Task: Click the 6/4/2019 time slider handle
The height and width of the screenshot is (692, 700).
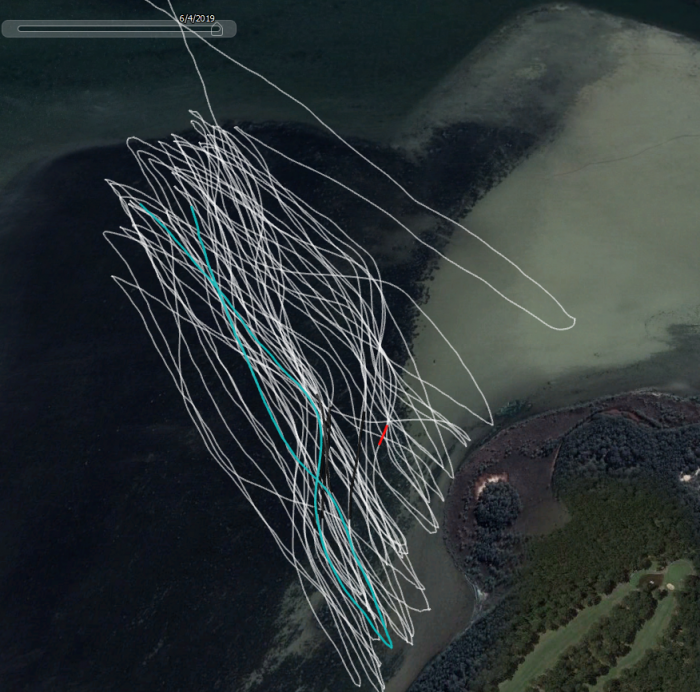Action: coord(216,29)
